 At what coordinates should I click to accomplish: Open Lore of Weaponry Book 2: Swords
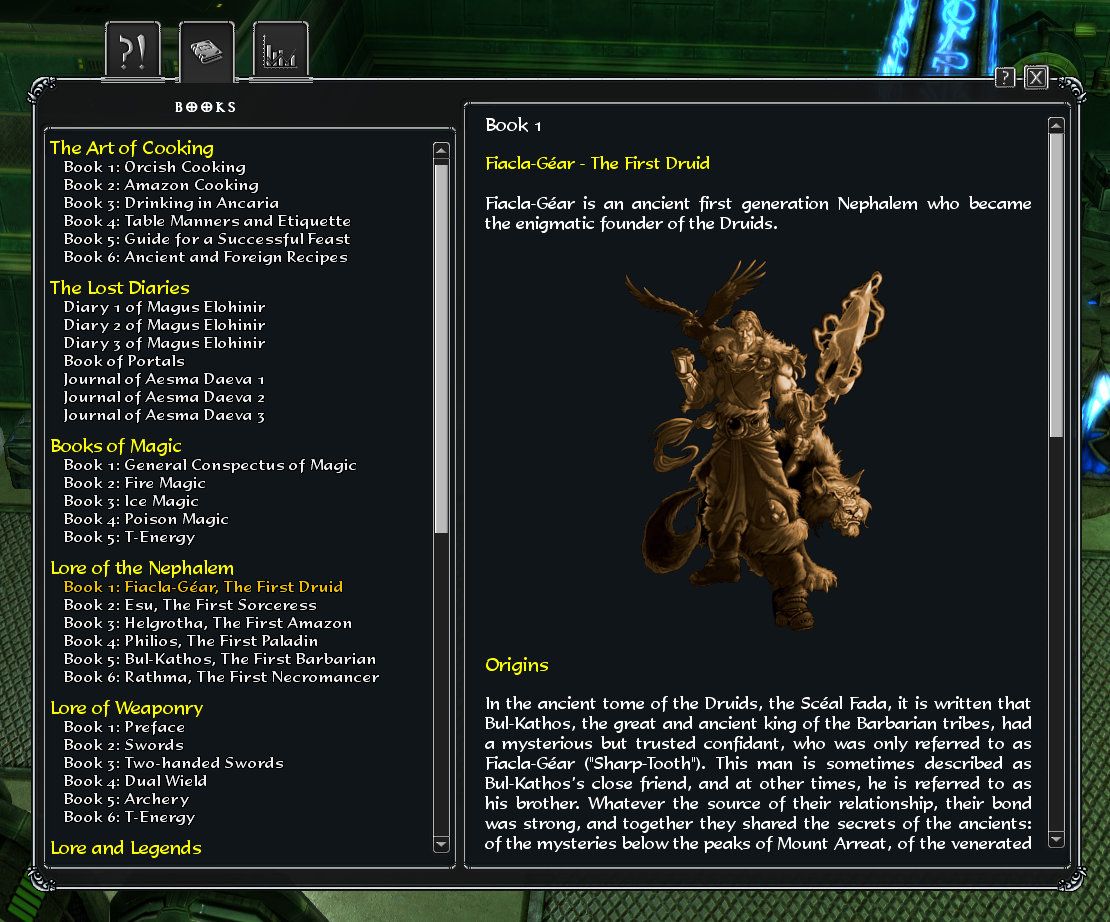pos(123,745)
